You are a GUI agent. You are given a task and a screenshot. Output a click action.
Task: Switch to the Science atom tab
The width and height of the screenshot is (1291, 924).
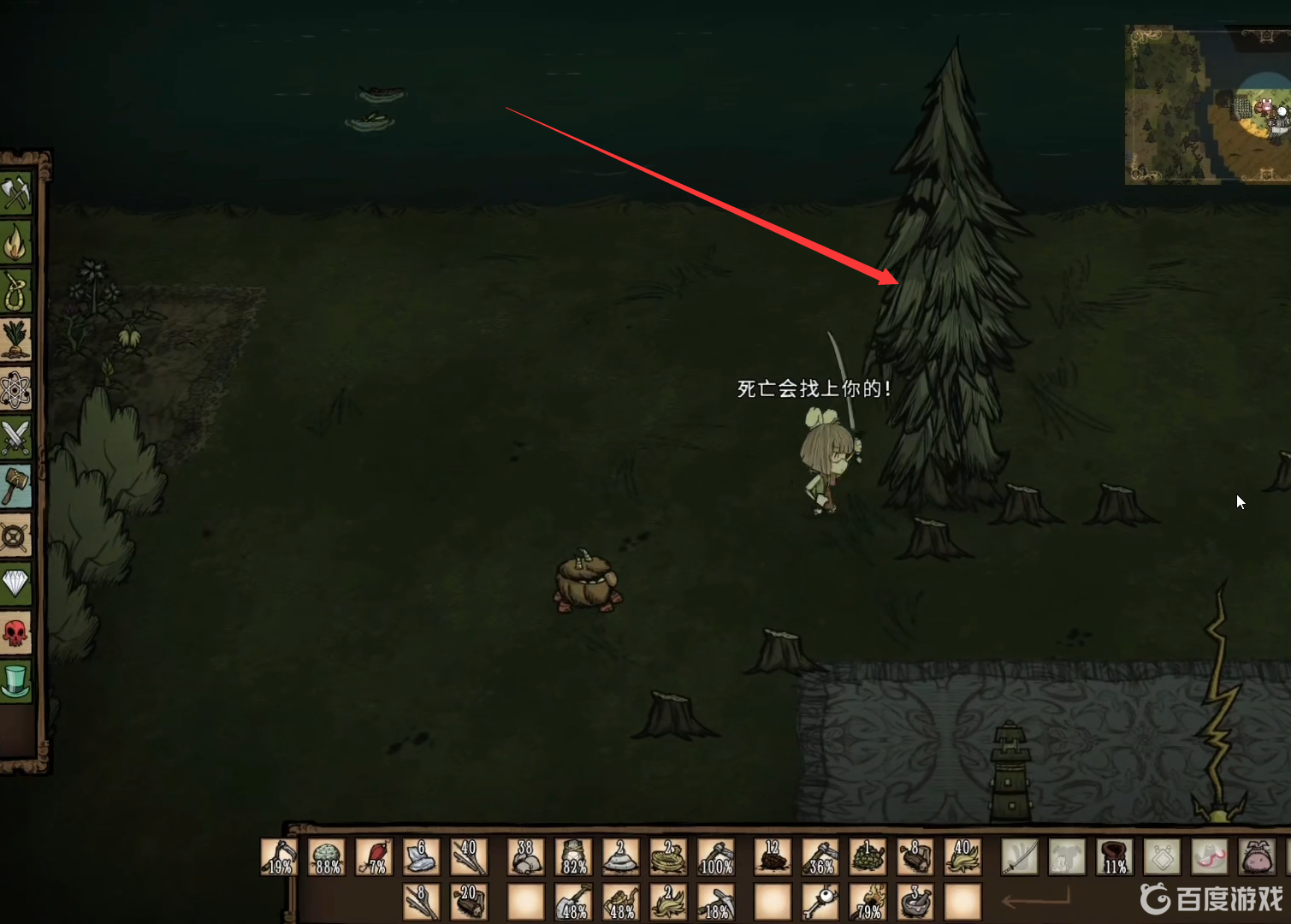pos(16,390)
